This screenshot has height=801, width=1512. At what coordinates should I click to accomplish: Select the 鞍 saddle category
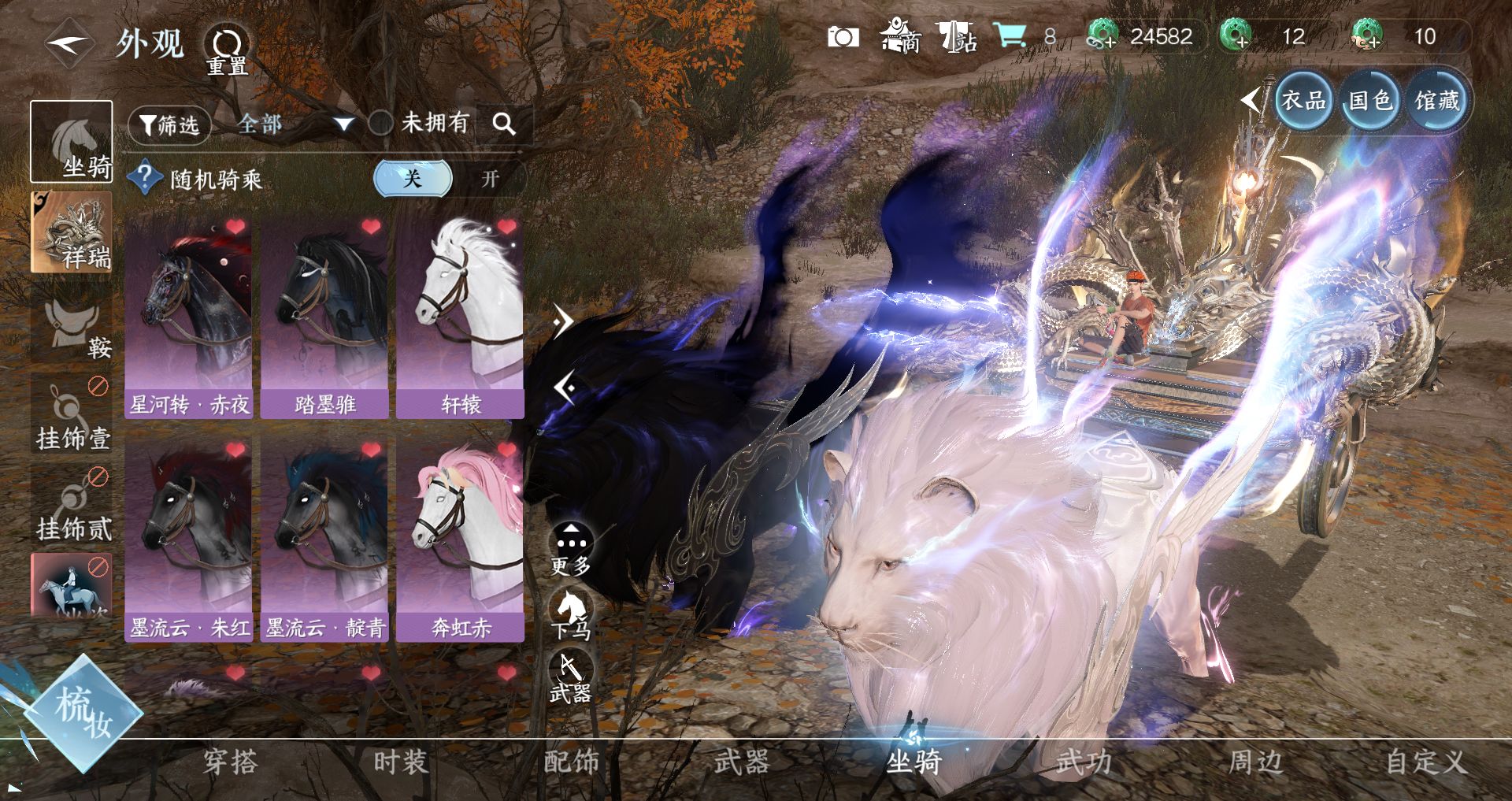(72, 324)
